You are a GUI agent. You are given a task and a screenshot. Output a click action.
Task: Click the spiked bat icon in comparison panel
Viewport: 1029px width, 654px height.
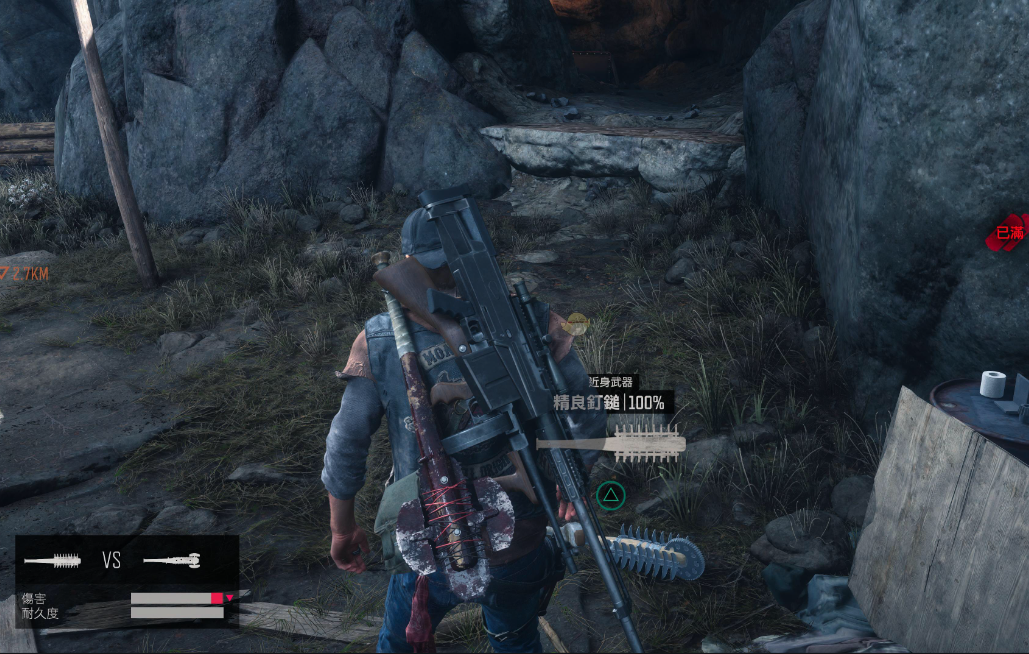[53, 561]
